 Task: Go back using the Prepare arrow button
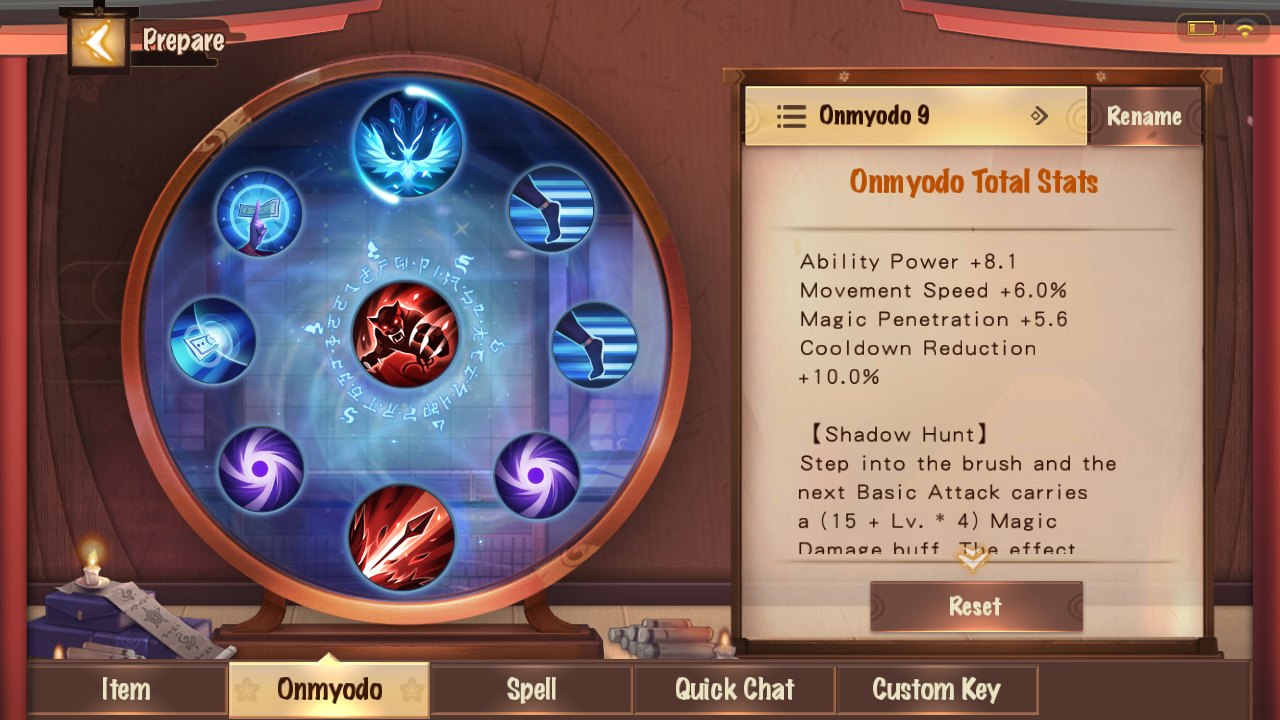(98, 41)
